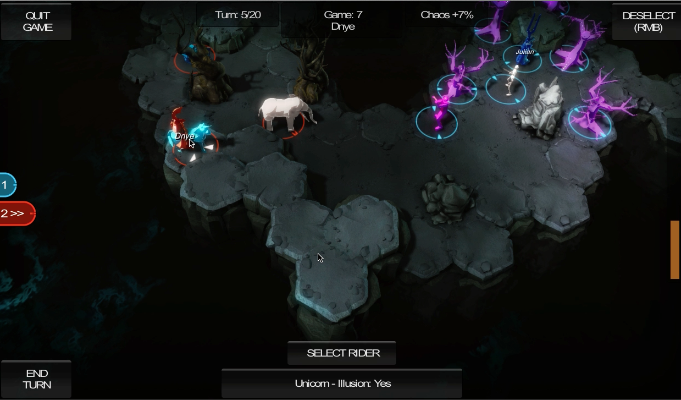Viewport: 681px width, 400px height.
Task: Select the white unicorn unit
Action: click(287, 112)
